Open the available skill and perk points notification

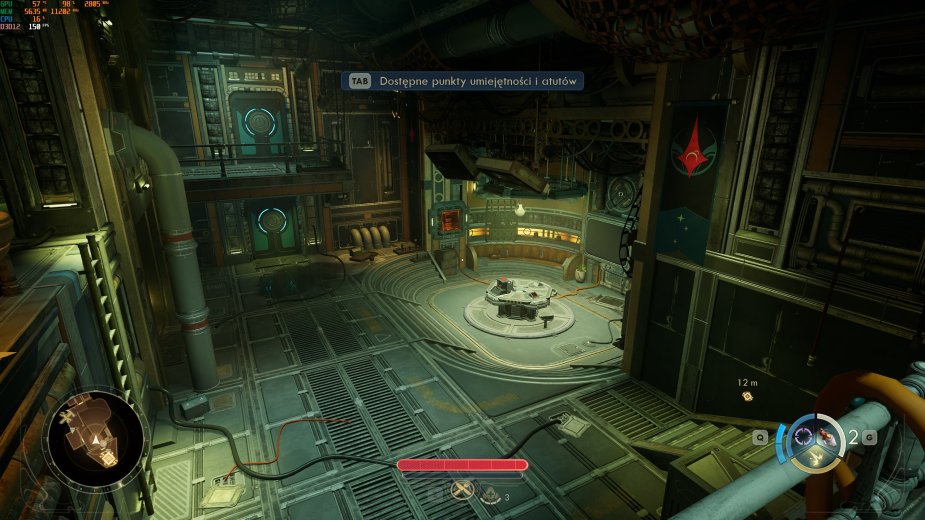[464, 82]
